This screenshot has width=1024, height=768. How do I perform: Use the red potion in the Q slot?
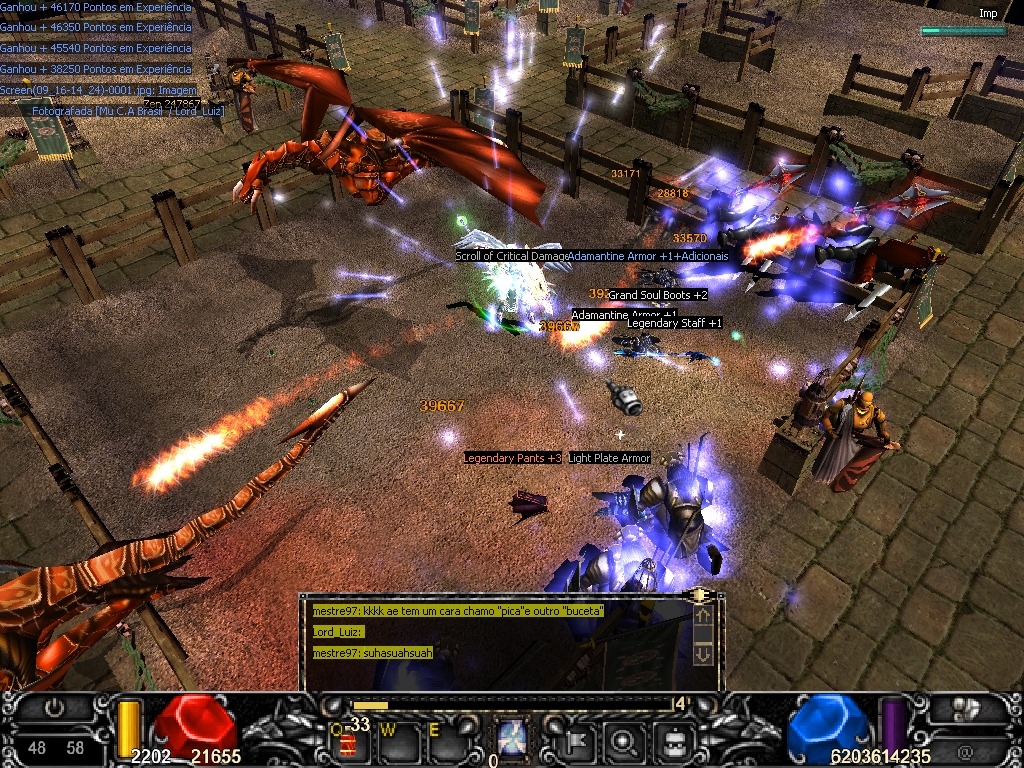[348, 743]
